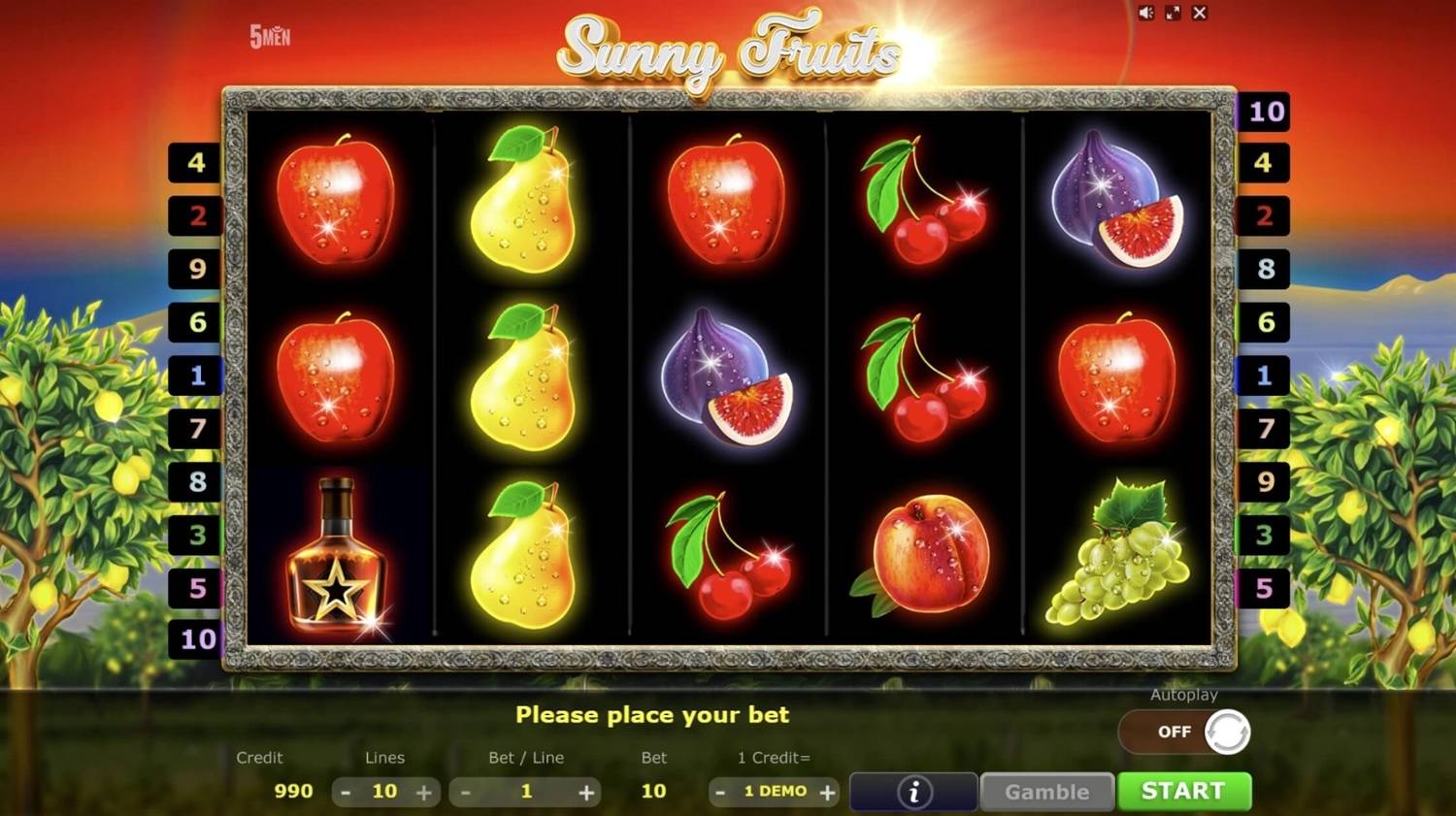The width and height of the screenshot is (1456, 816).
Task: Click payline marker 4 on the right side
Action: (x=1263, y=163)
